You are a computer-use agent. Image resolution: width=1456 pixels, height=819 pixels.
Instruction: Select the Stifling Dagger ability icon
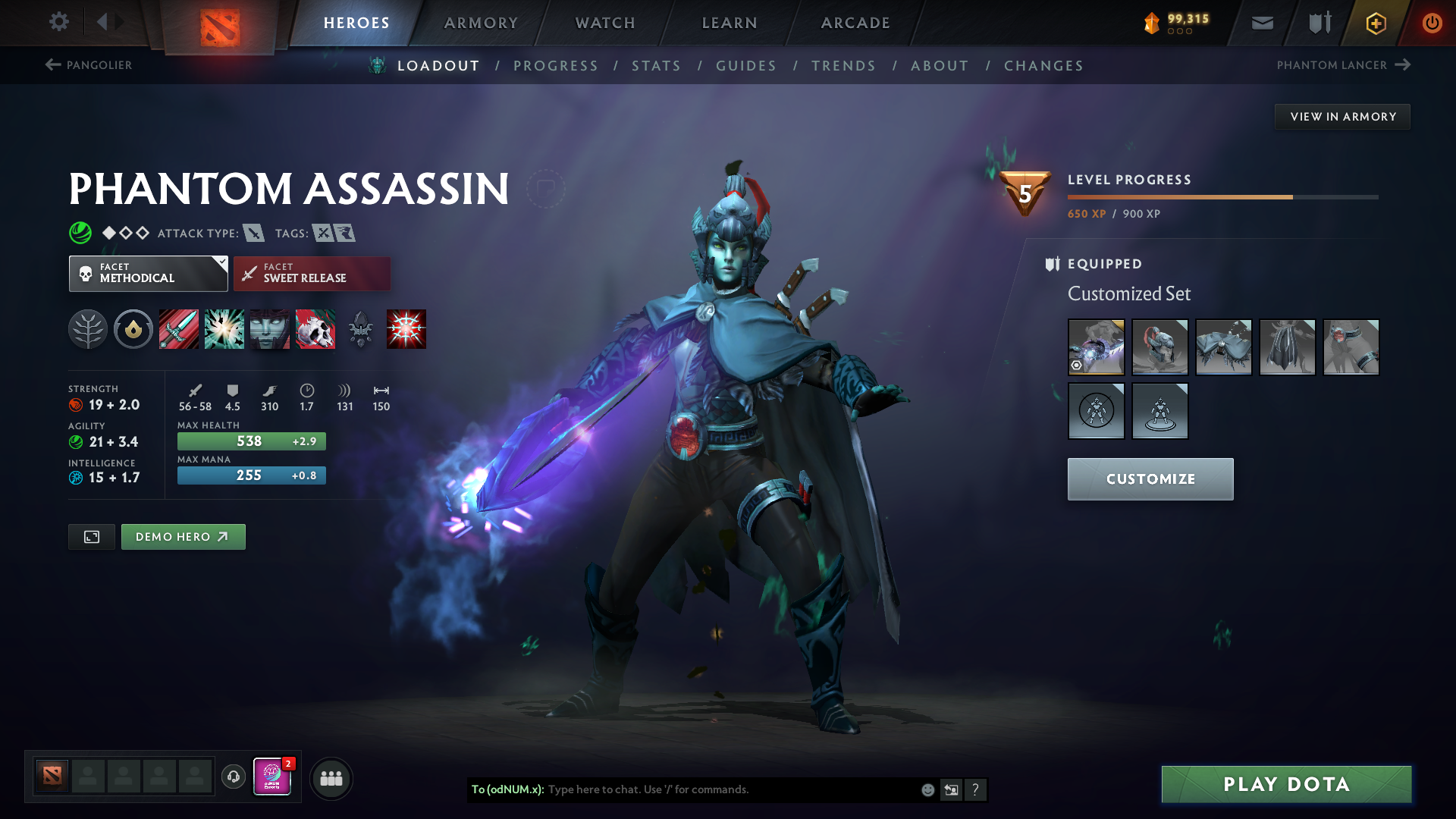[x=179, y=329]
